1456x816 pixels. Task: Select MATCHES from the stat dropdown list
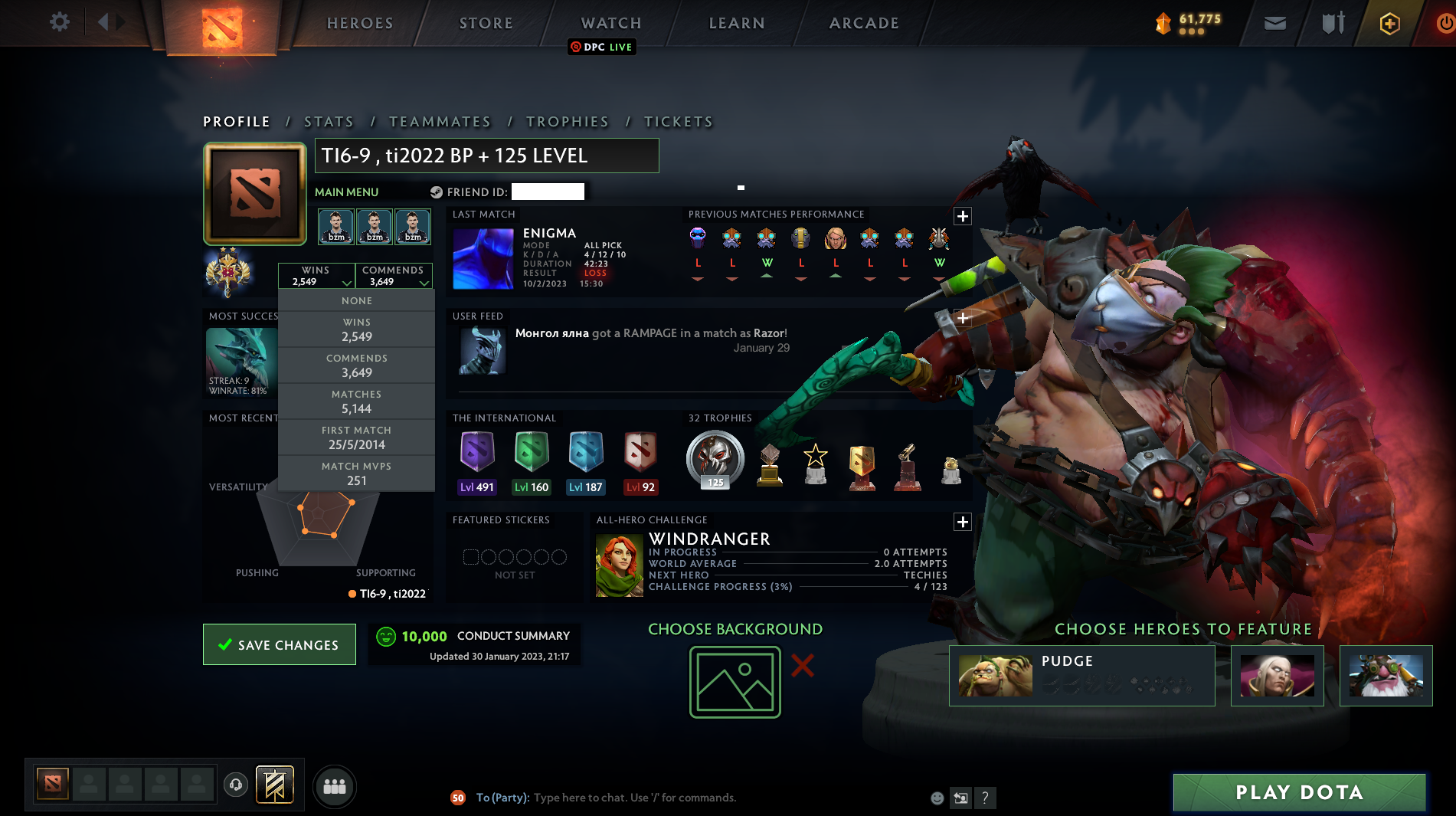click(x=357, y=400)
